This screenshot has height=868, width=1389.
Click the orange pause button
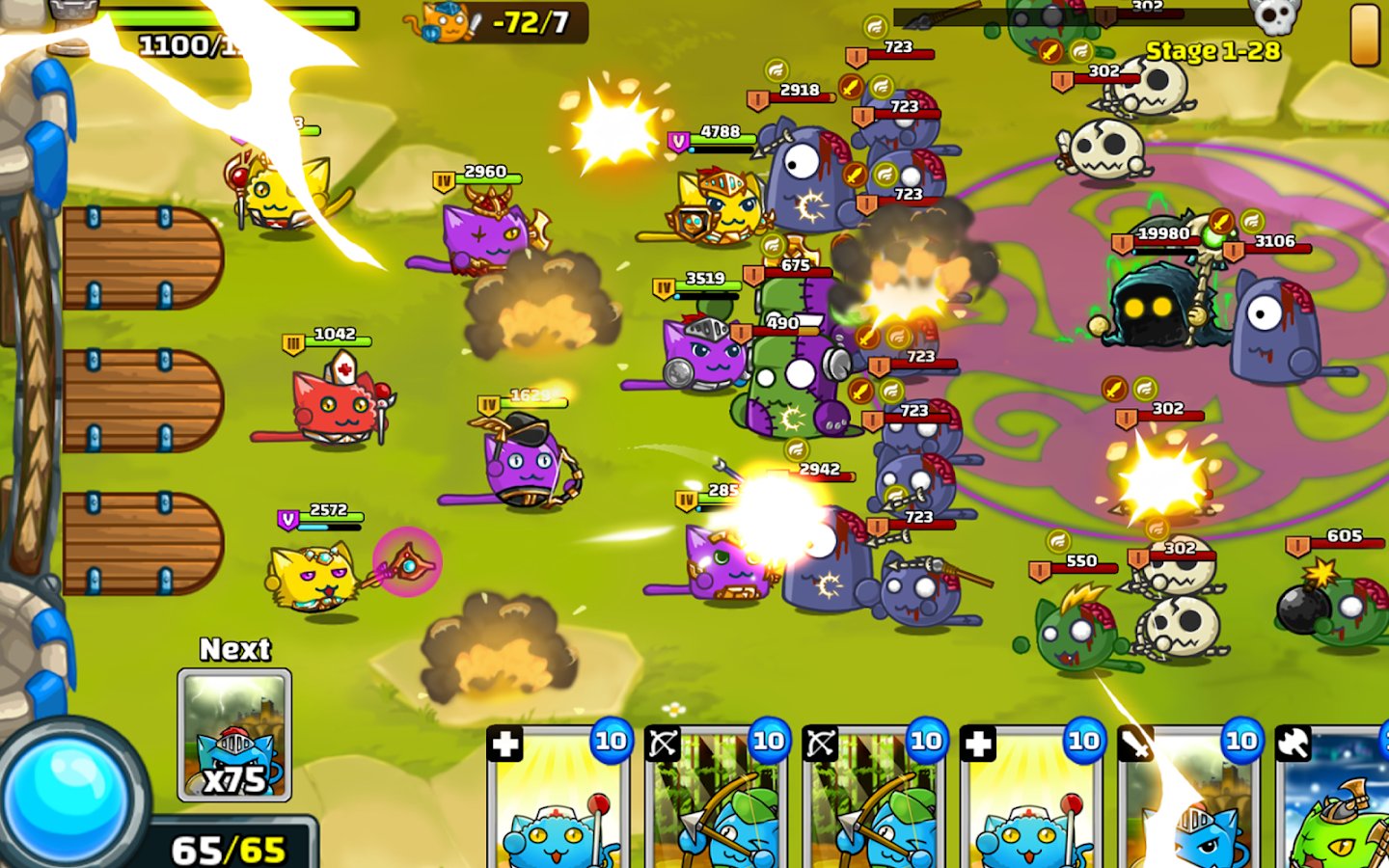pos(1364,35)
